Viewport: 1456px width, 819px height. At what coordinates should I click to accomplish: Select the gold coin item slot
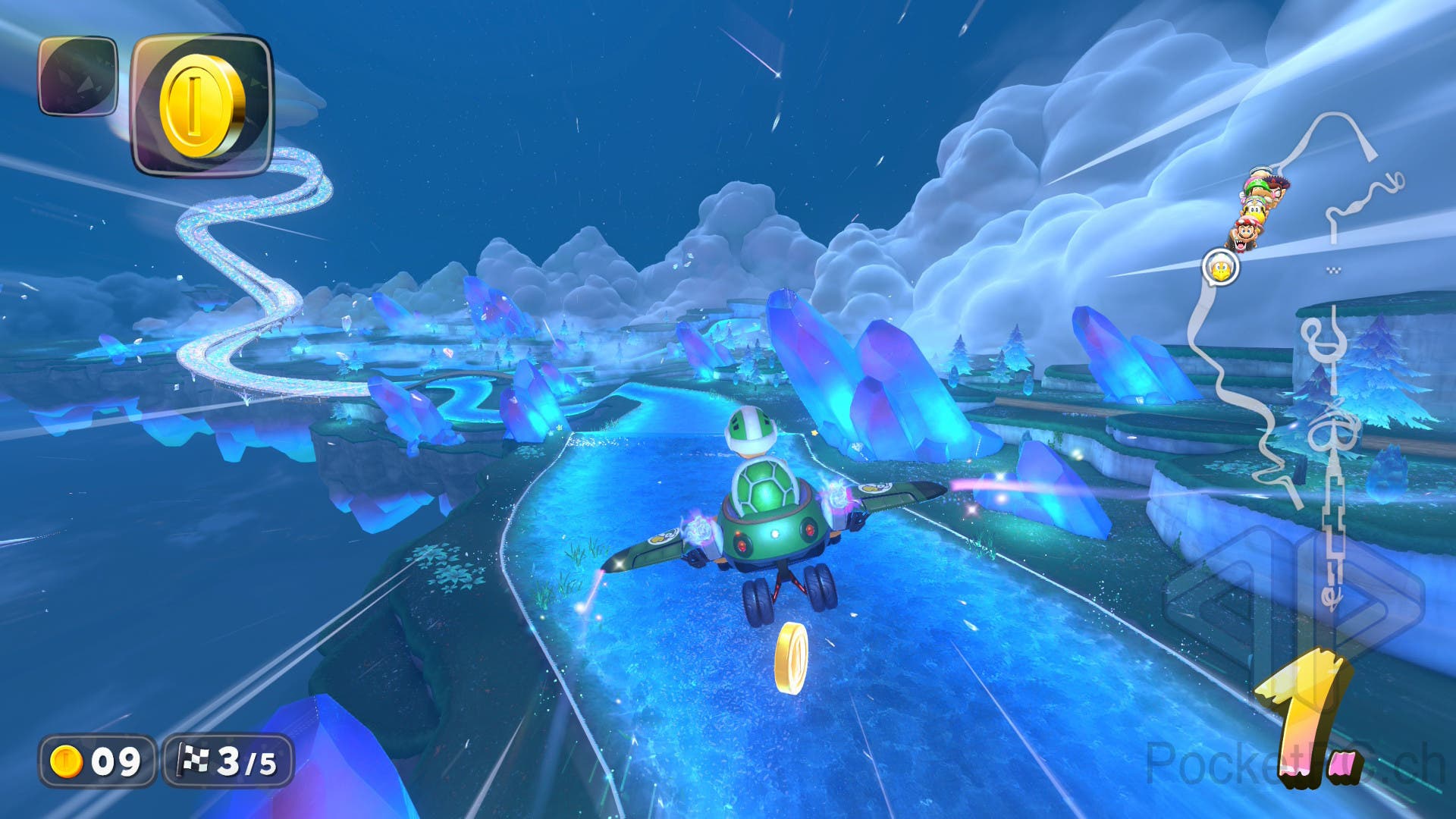[202, 105]
